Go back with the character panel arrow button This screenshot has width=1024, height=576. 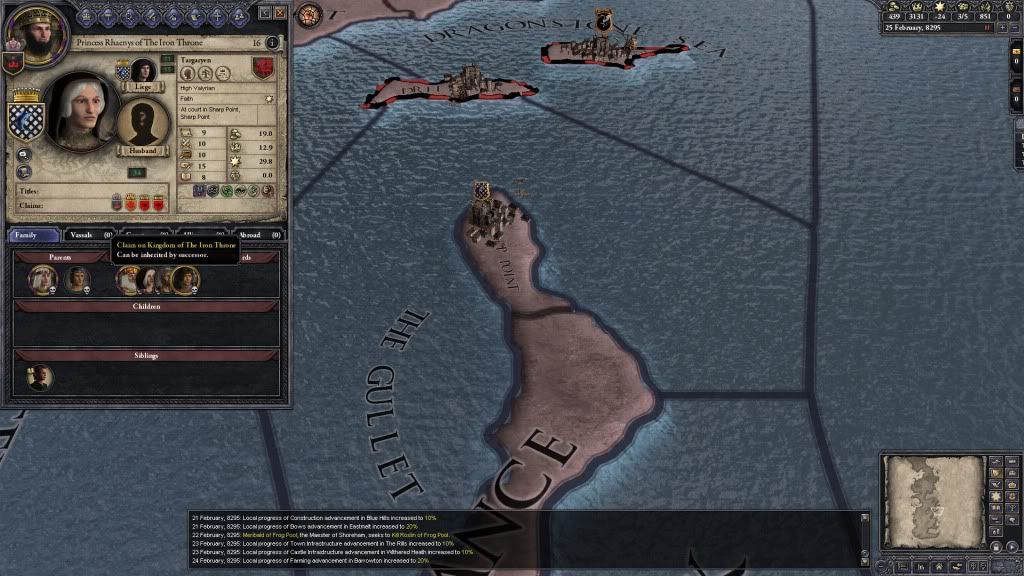coord(264,13)
